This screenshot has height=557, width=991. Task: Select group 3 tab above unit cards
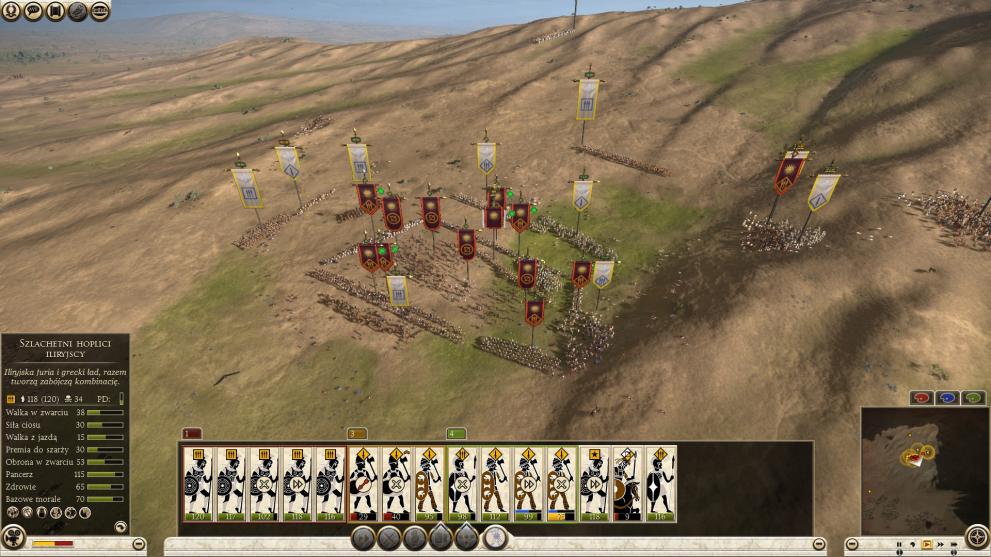tap(357, 434)
